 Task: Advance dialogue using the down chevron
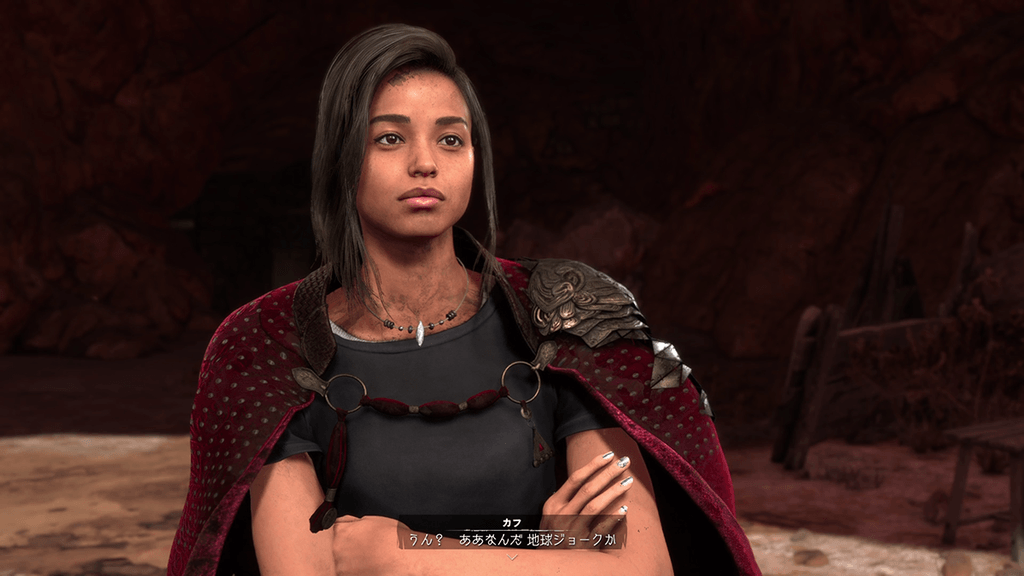512,557
